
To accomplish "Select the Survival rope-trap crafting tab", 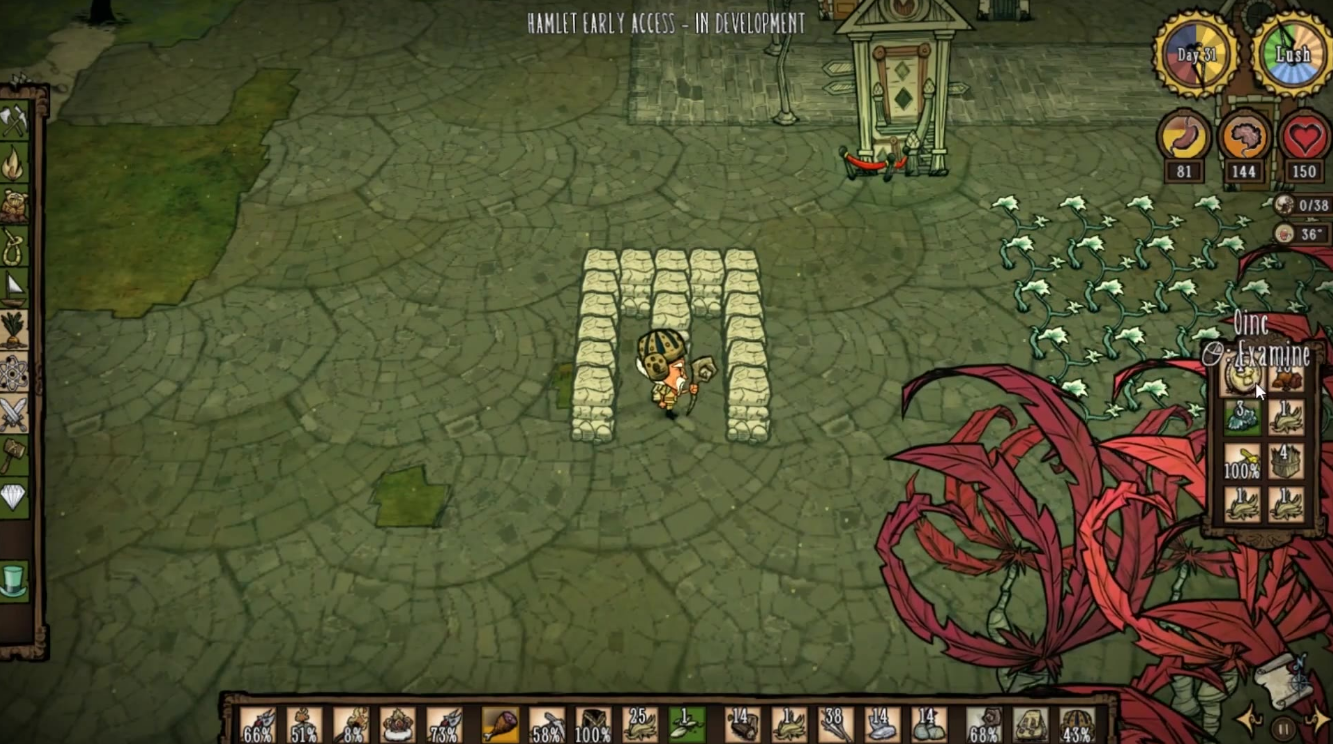I will point(14,248).
